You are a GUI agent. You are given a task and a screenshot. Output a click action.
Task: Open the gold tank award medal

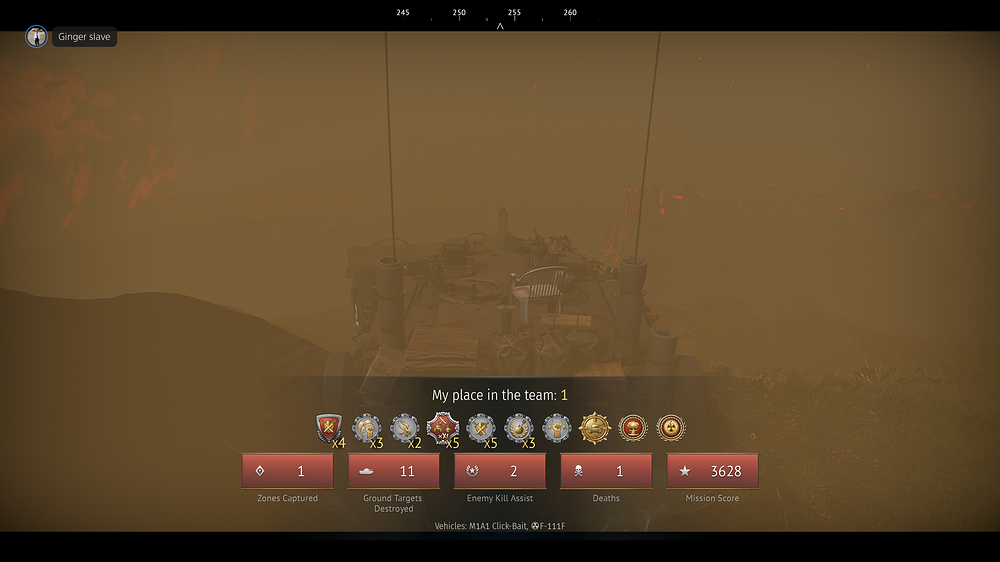point(595,429)
